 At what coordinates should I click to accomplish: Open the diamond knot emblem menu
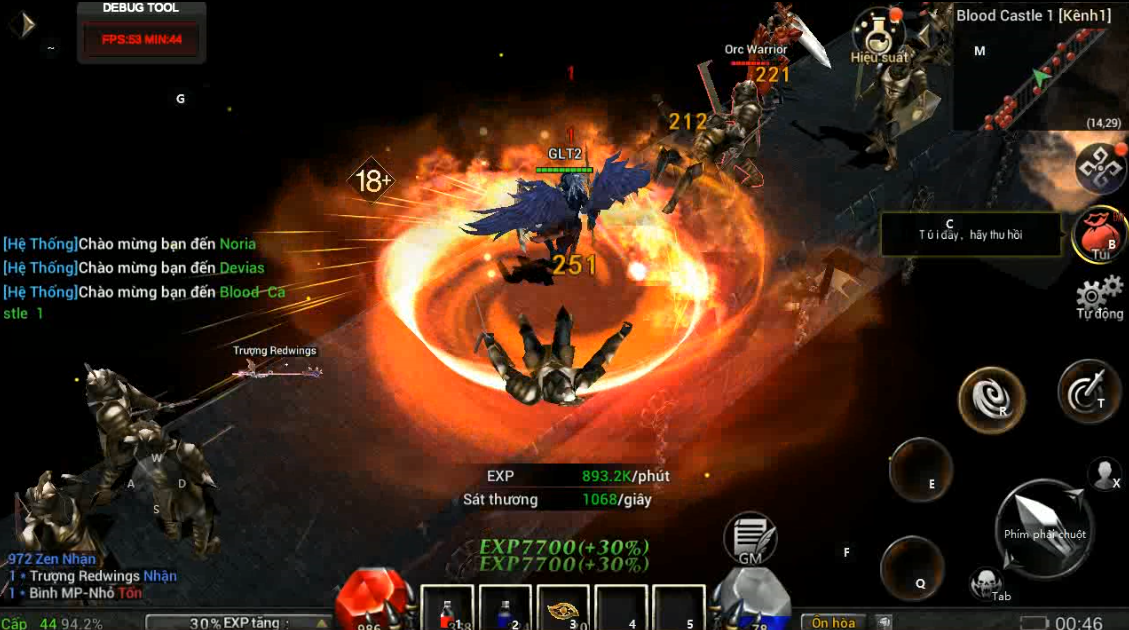(1100, 167)
